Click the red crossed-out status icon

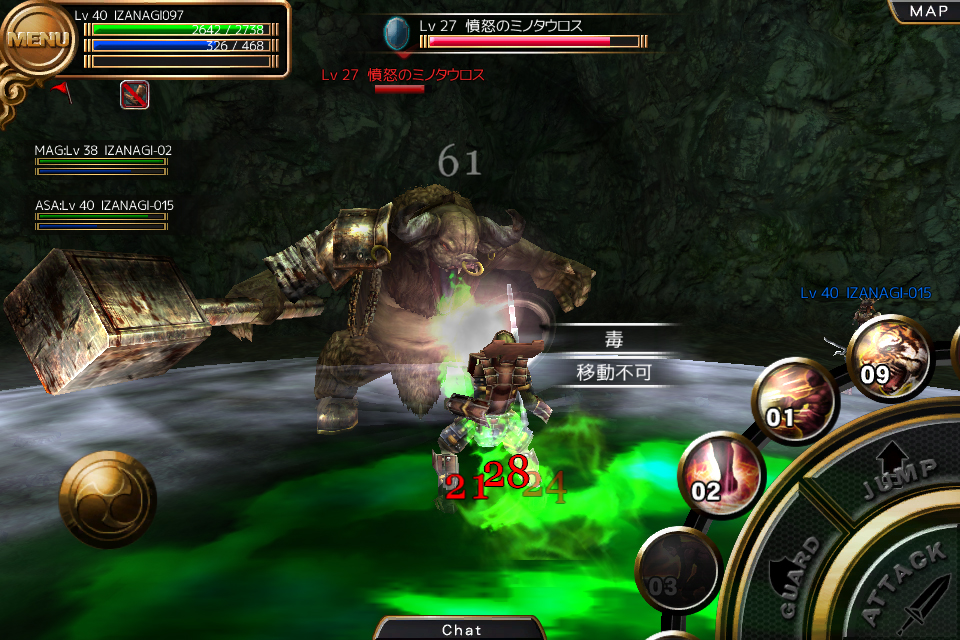[135, 95]
